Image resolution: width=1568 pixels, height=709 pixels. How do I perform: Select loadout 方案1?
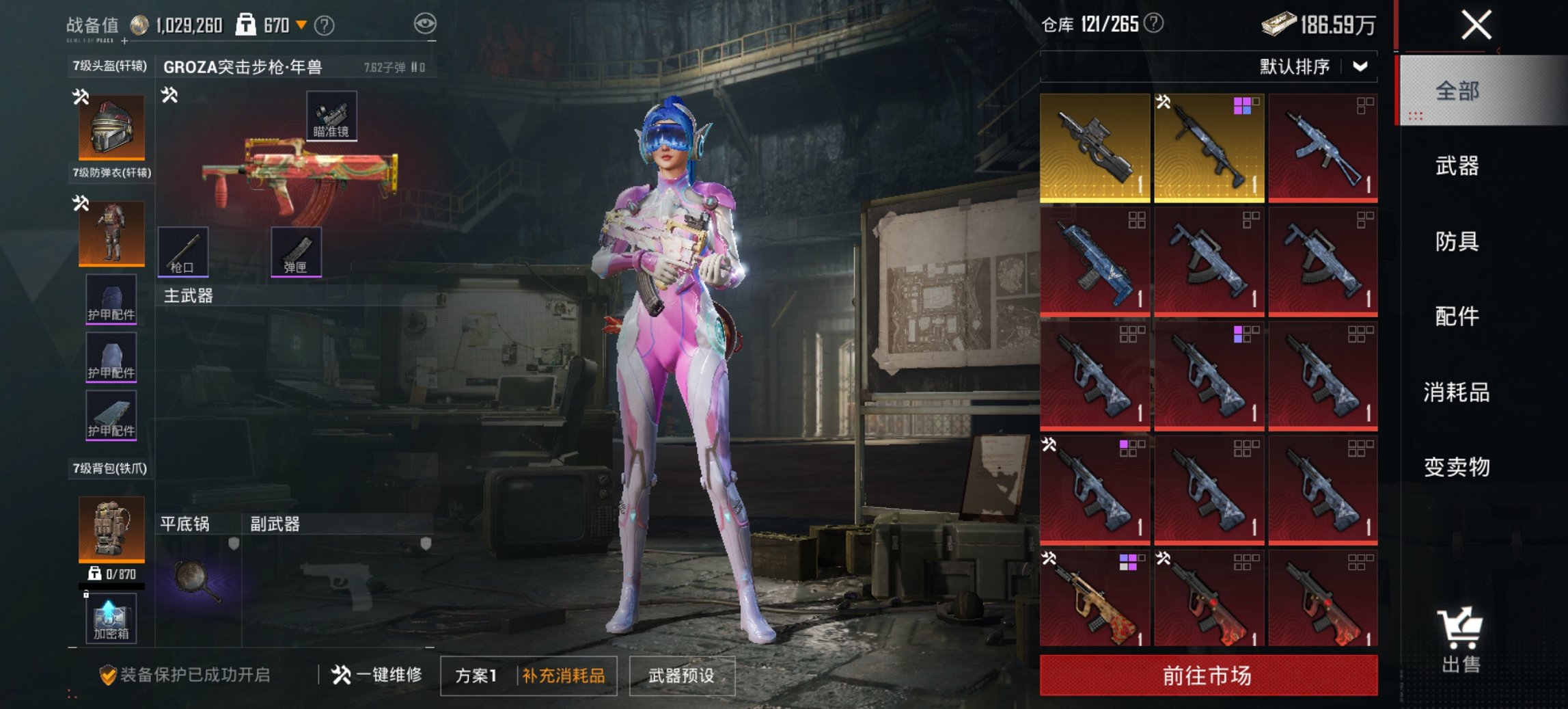pos(476,675)
